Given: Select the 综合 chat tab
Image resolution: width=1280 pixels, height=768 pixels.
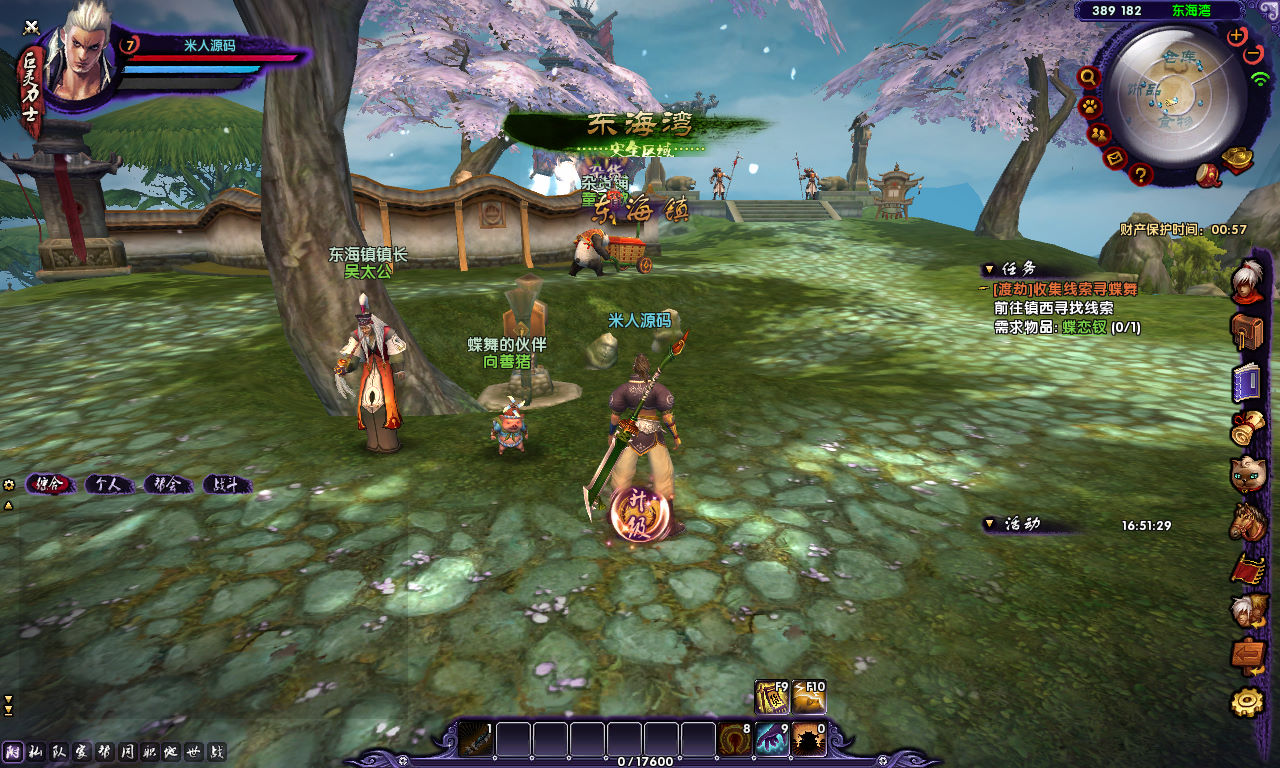Looking at the screenshot, I should [50, 484].
